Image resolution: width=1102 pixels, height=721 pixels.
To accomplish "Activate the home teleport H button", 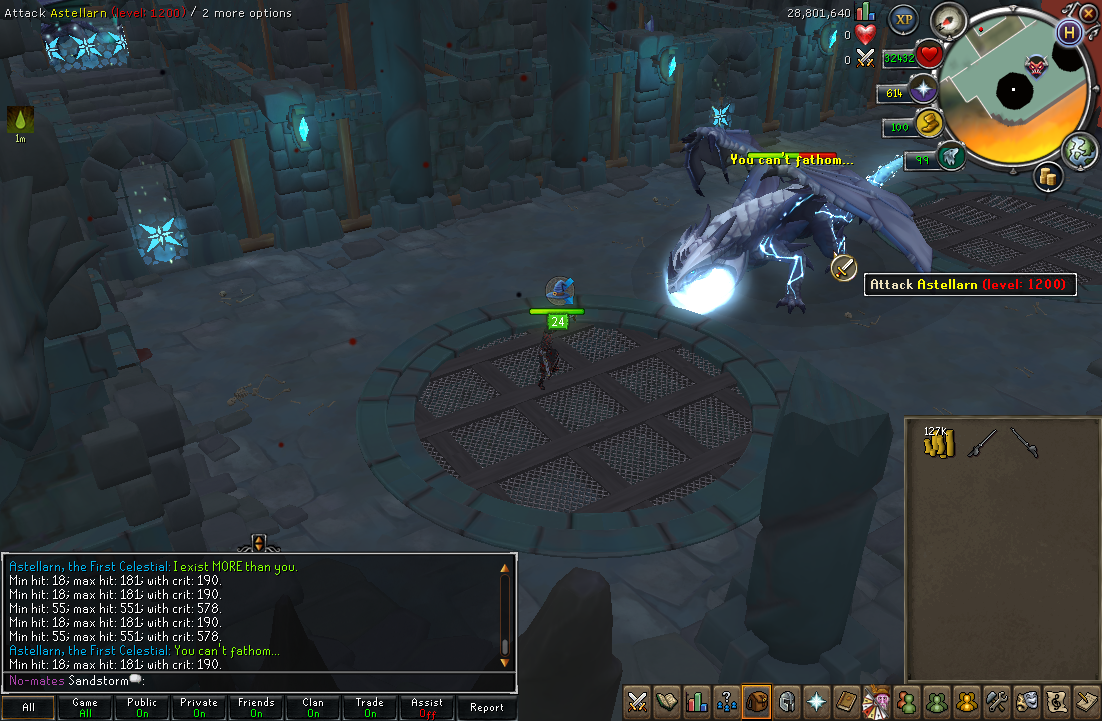I will [1070, 32].
